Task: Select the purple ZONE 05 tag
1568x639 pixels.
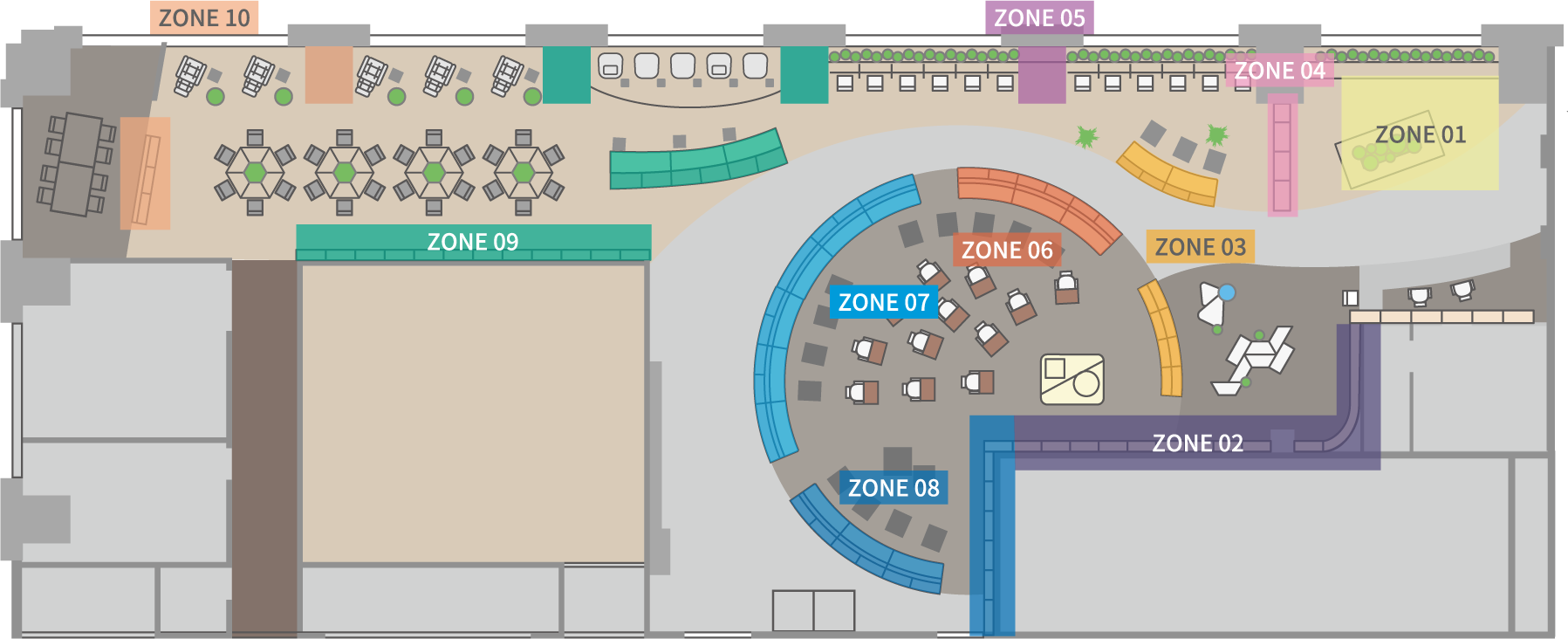Action: pos(1039,17)
